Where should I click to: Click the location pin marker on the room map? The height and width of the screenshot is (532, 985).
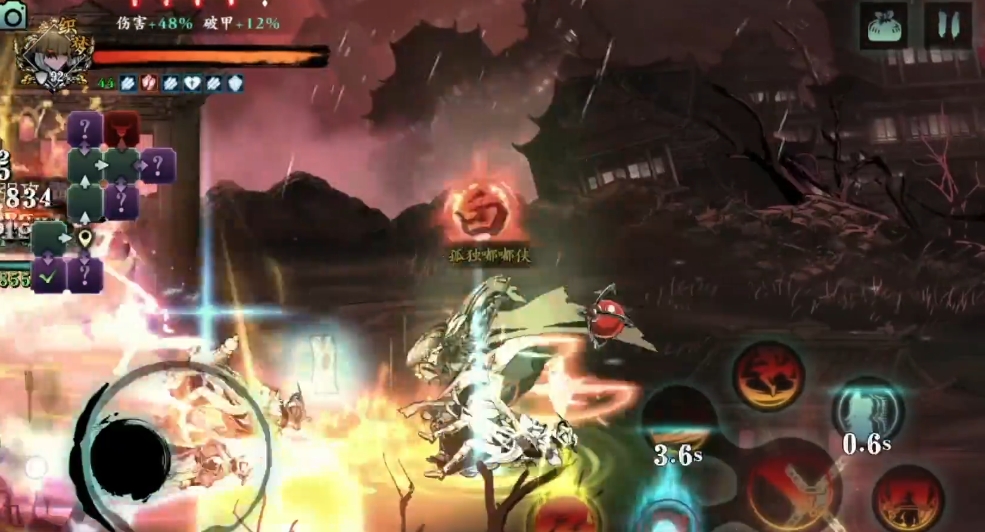[x=86, y=239]
